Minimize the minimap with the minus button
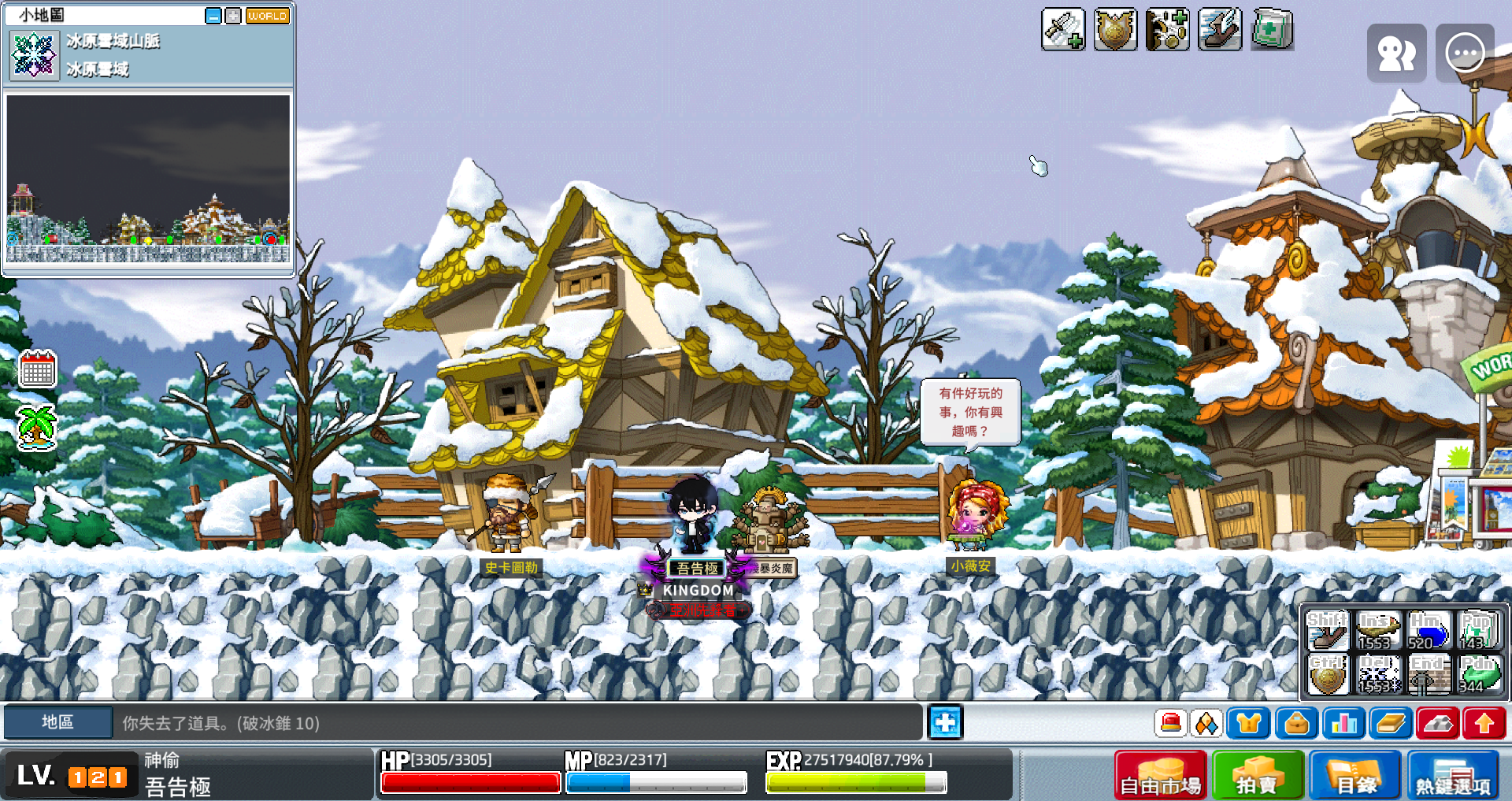This screenshot has width=1512, height=801. click(213, 16)
